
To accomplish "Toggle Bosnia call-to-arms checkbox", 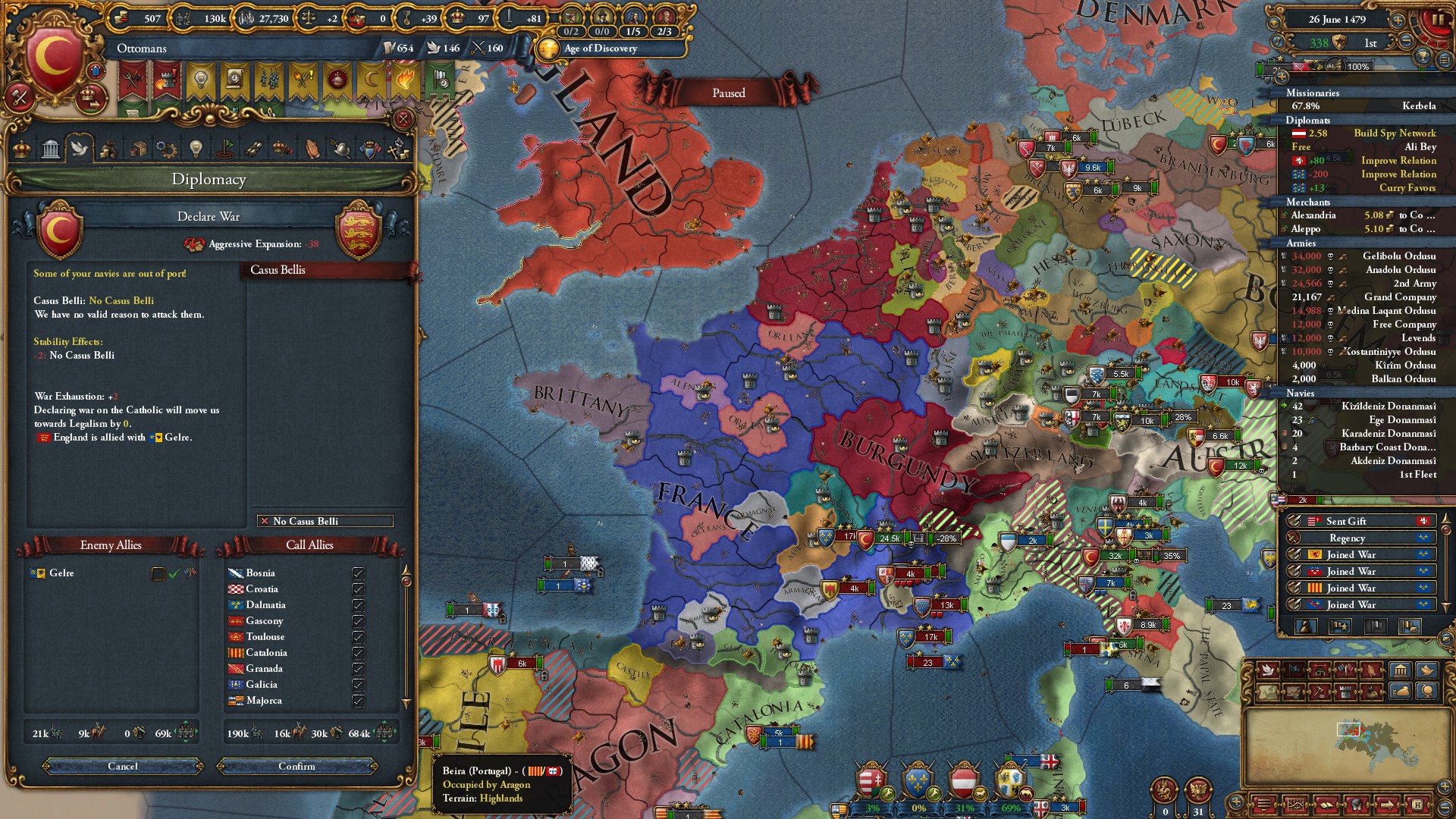I will [358, 573].
